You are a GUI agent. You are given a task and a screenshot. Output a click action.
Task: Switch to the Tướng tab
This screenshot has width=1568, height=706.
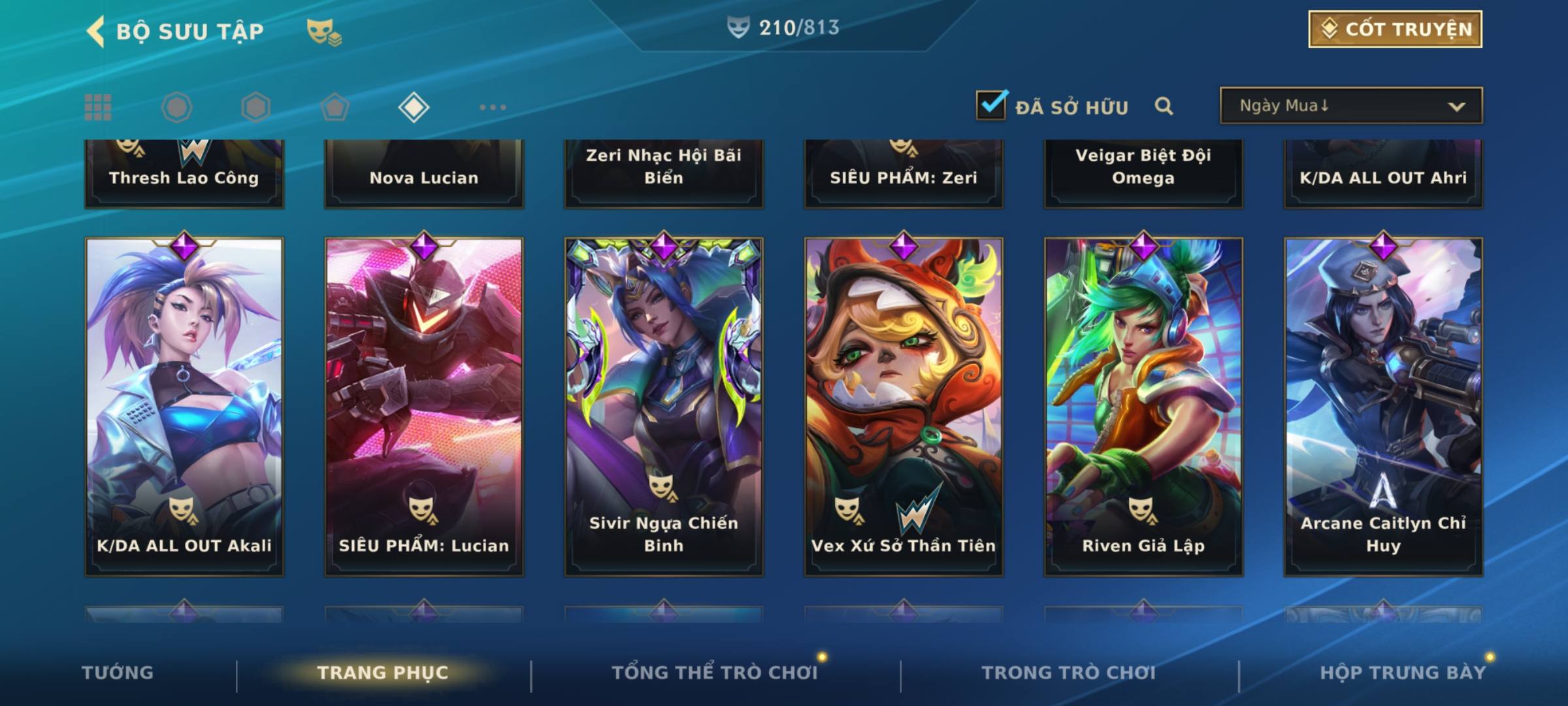click(x=118, y=673)
